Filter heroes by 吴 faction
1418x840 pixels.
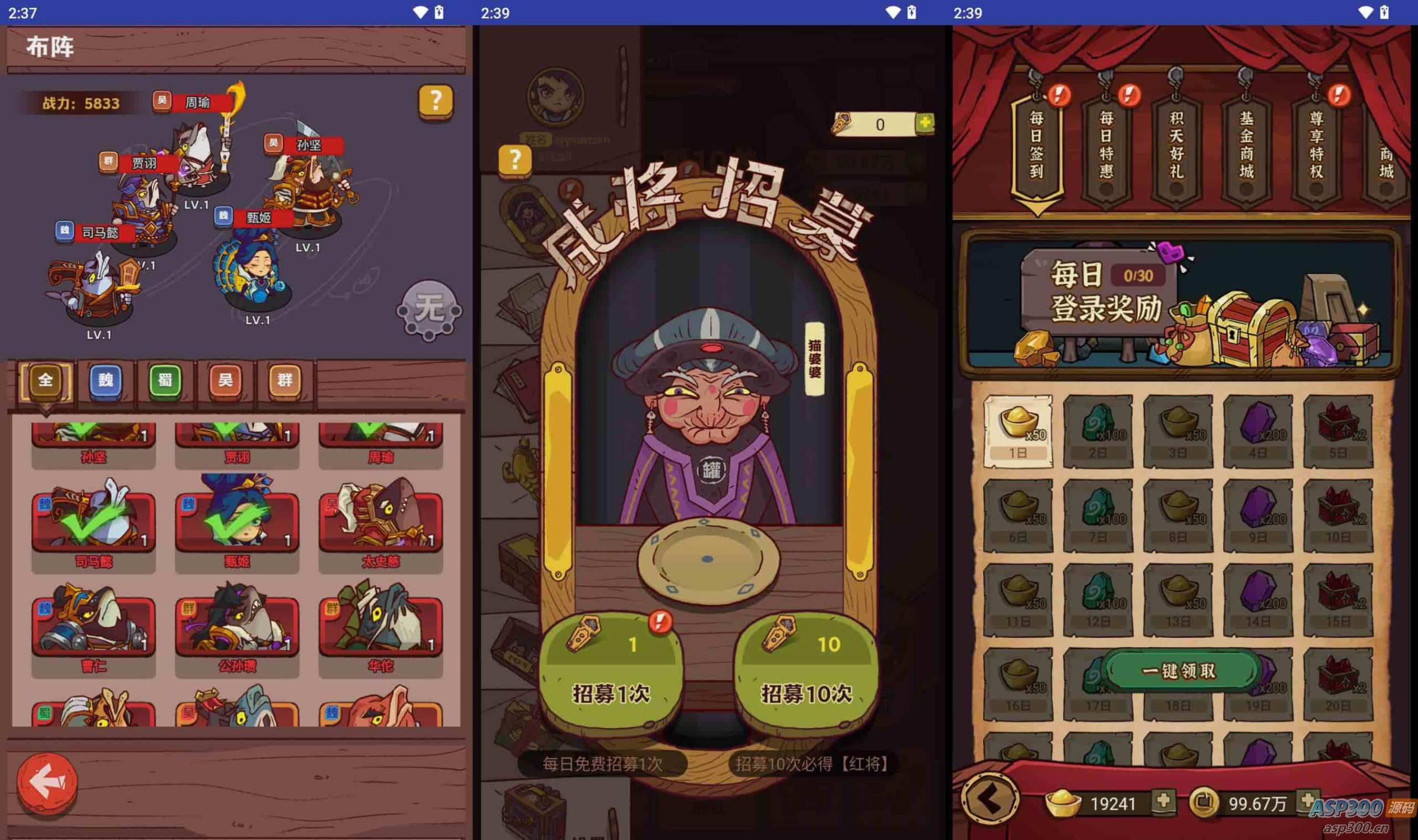(x=225, y=380)
